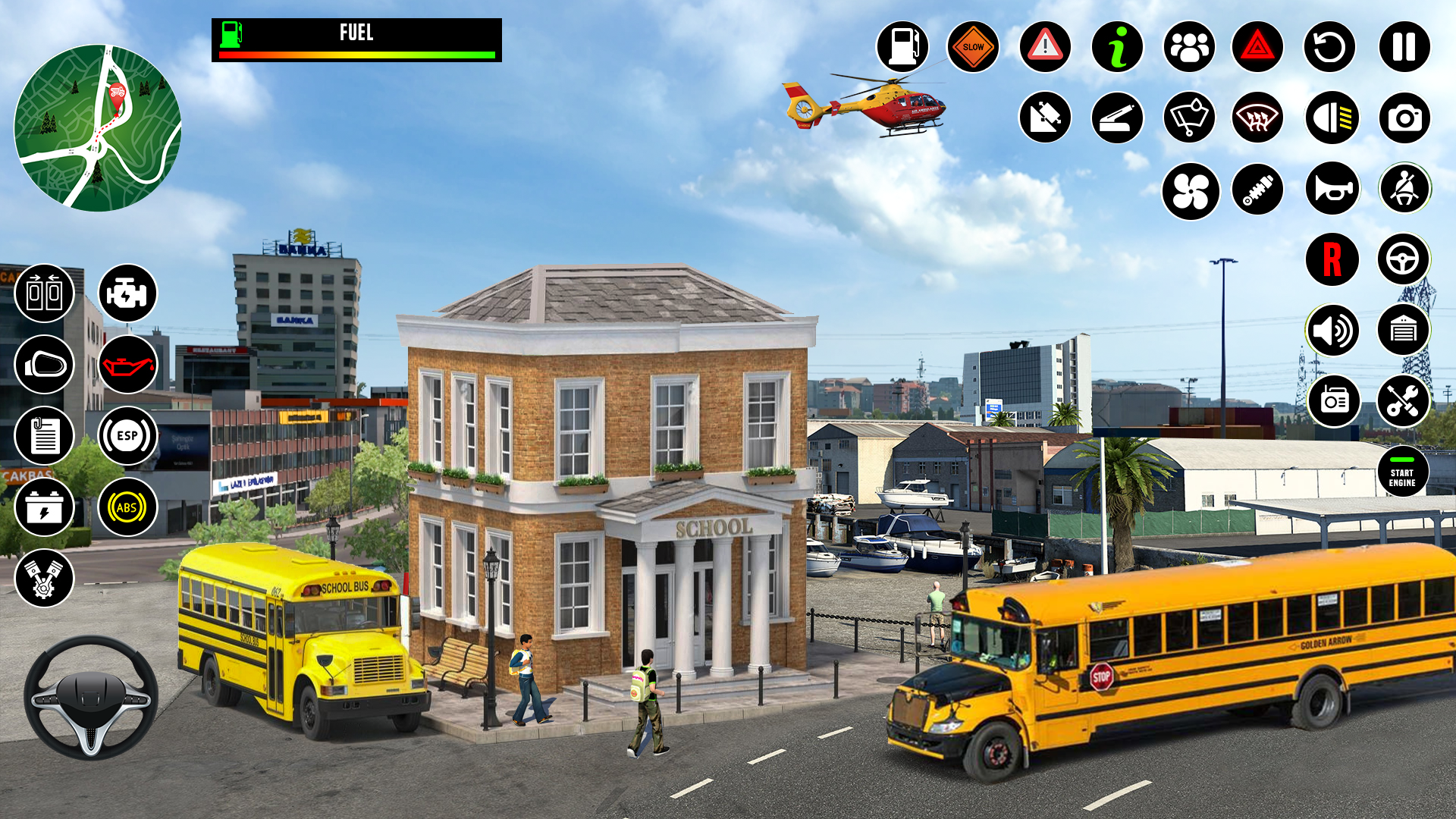This screenshot has width=1456, height=819.
Task: Take a screenshot with the camera icon
Action: click(1404, 118)
